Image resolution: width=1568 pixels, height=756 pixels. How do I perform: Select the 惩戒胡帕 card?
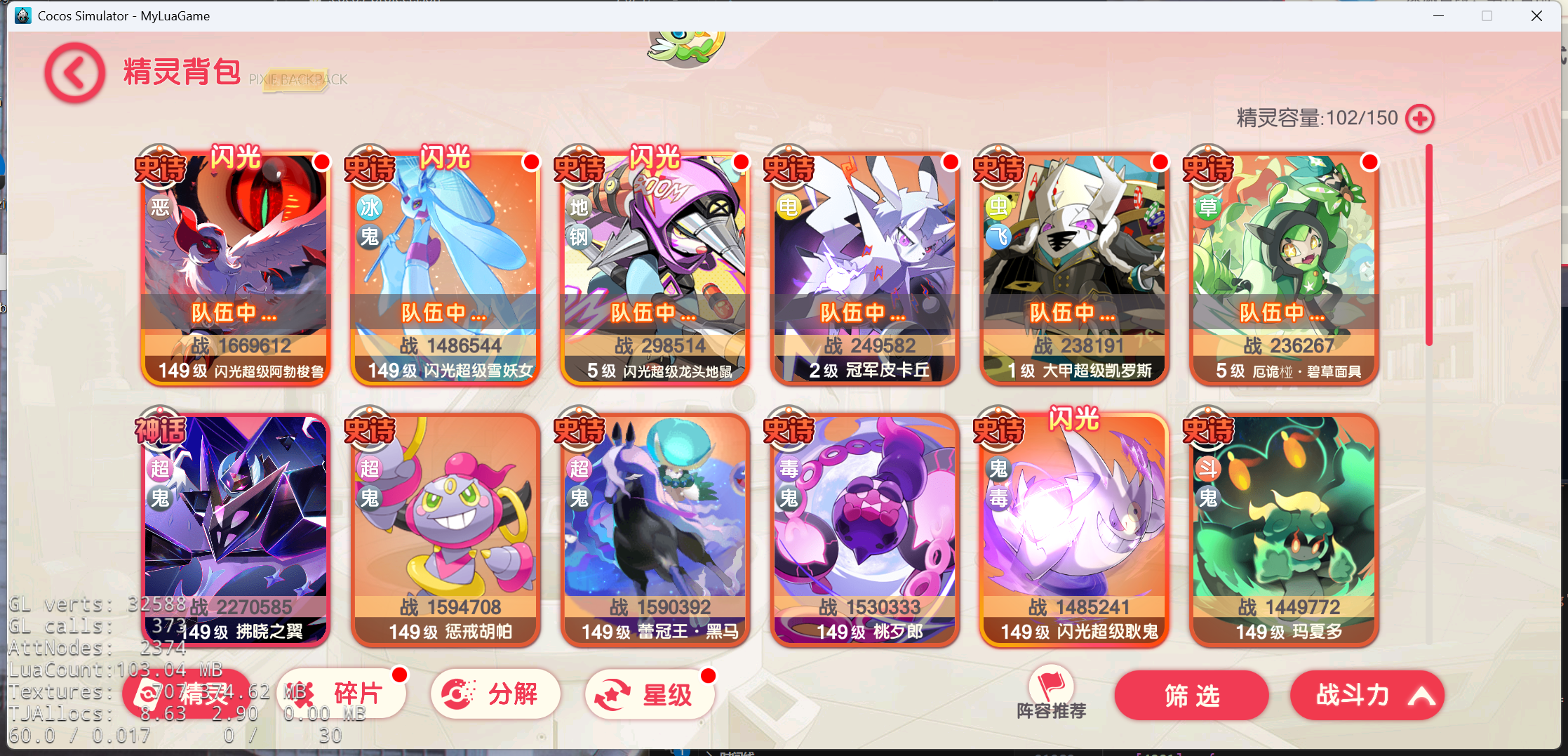click(445, 526)
